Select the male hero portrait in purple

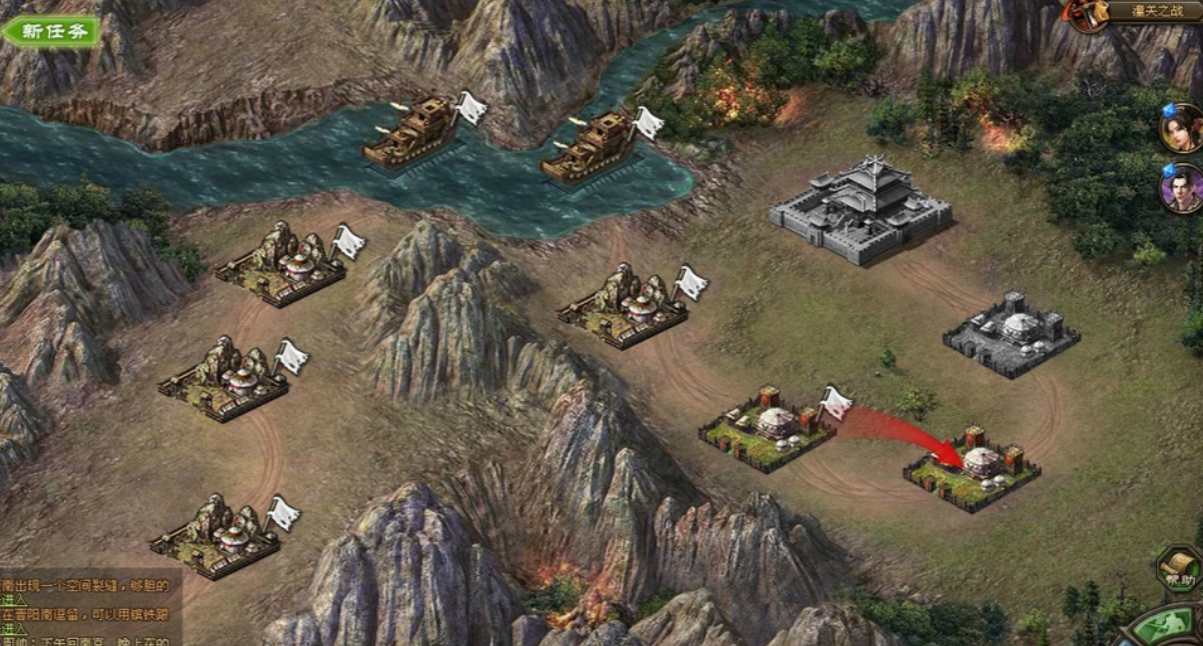pos(1181,187)
